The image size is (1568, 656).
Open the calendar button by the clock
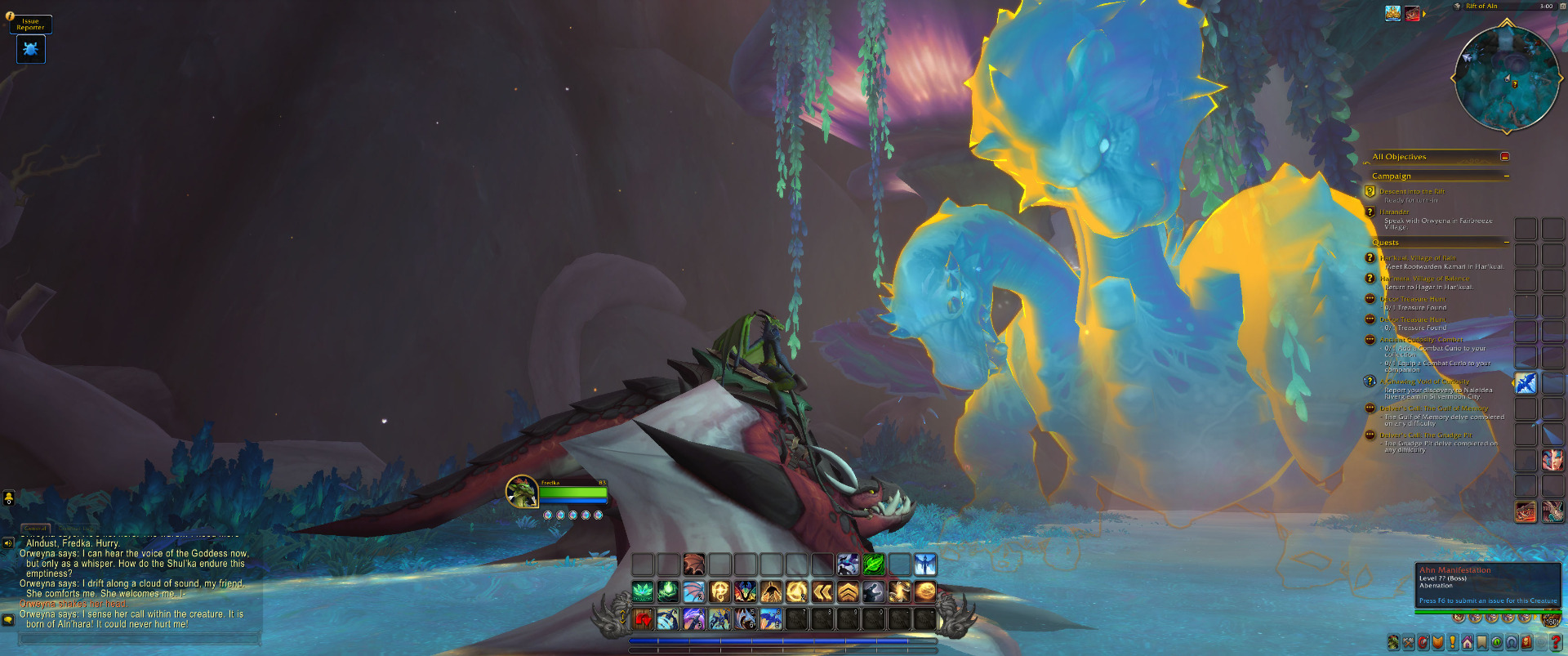point(1561,7)
